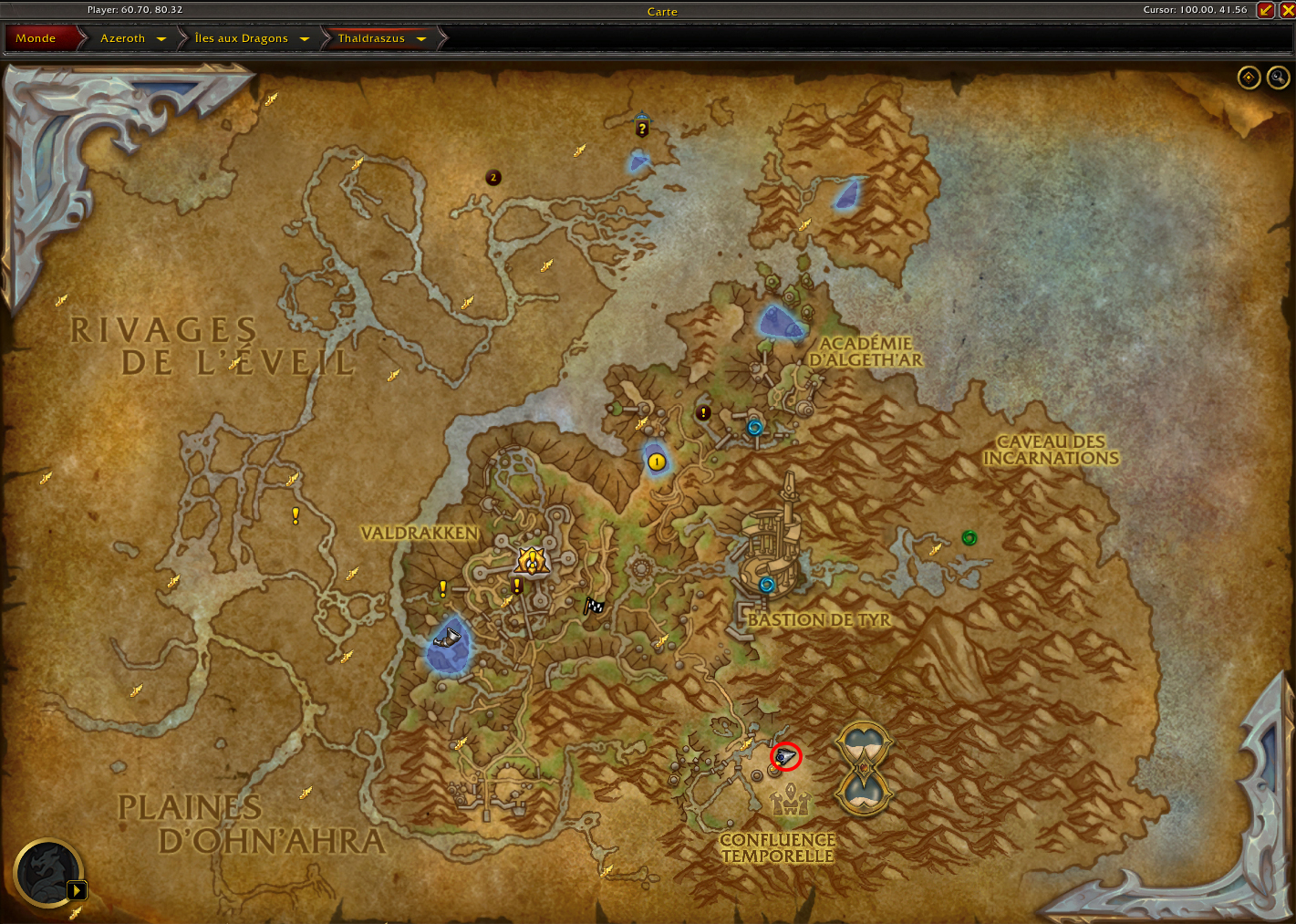Select the yellow circled exclamation quest marker

click(x=656, y=462)
